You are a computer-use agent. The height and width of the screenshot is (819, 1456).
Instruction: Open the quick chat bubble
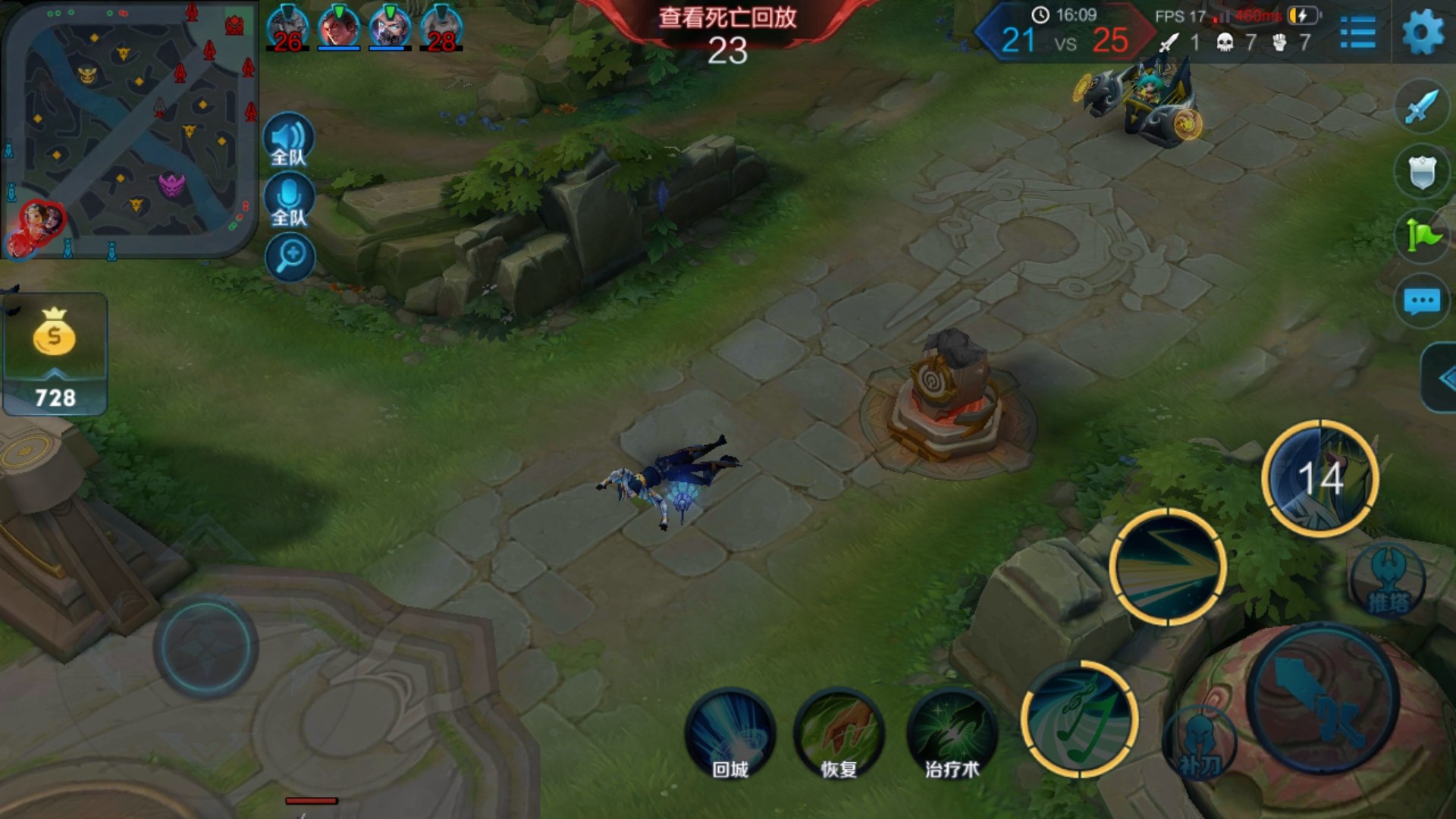pyautogui.click(x=1421, y=302)
